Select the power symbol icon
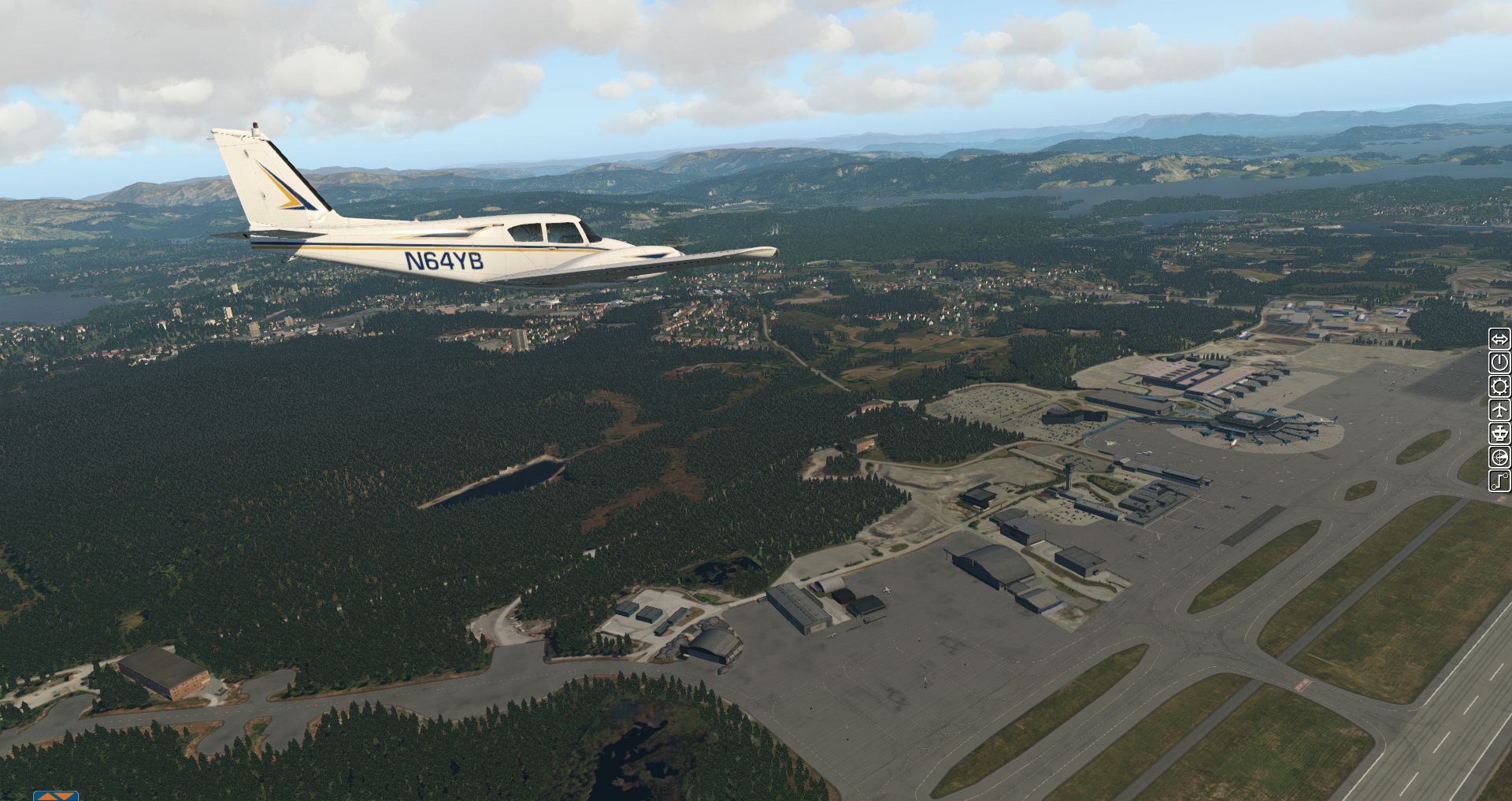The width and height of the screenshot is (1512, 801). (x=1499, y=362)
